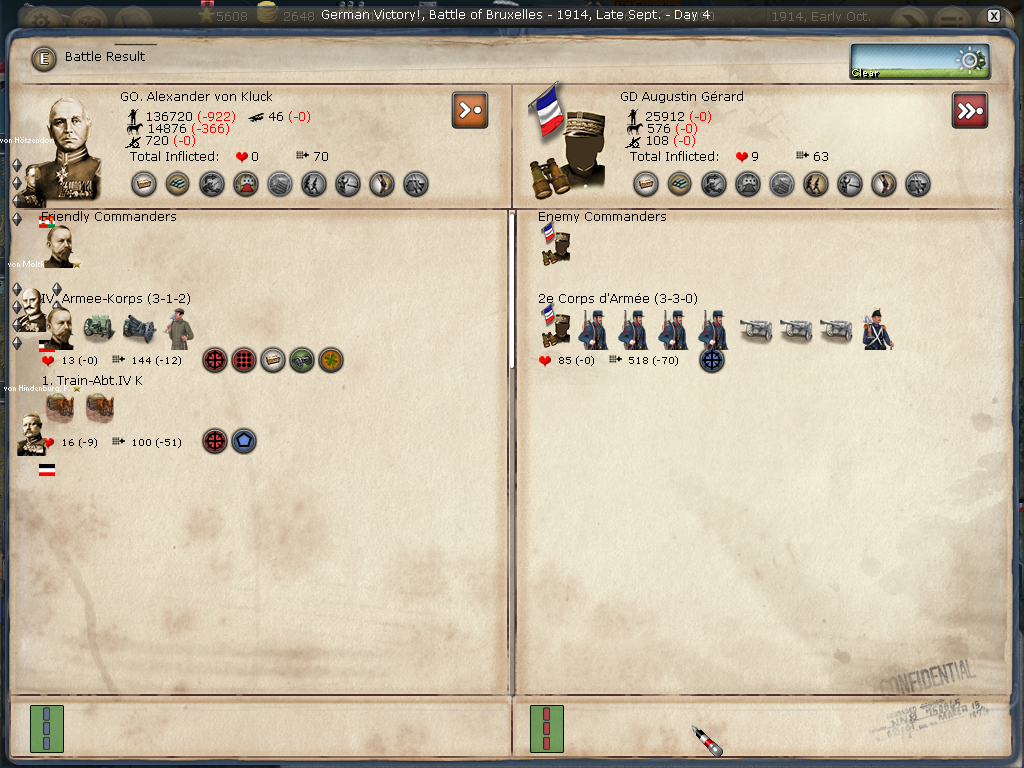Open the clear weather indicator
The image size is (1024, 768).
pyautogui.click(x=919, y=61)
